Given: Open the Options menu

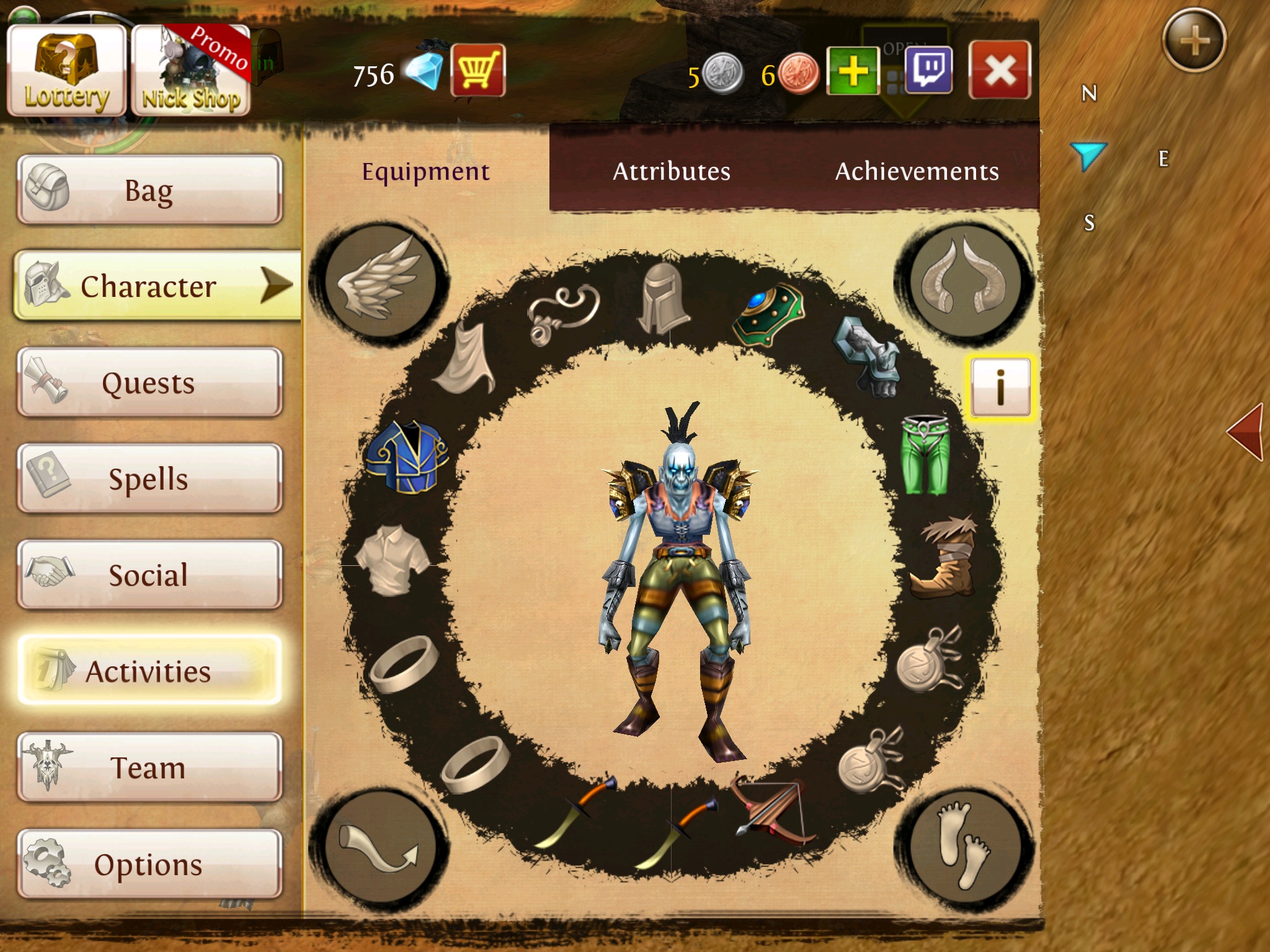Looking at the screenshot, I should 149,864.
